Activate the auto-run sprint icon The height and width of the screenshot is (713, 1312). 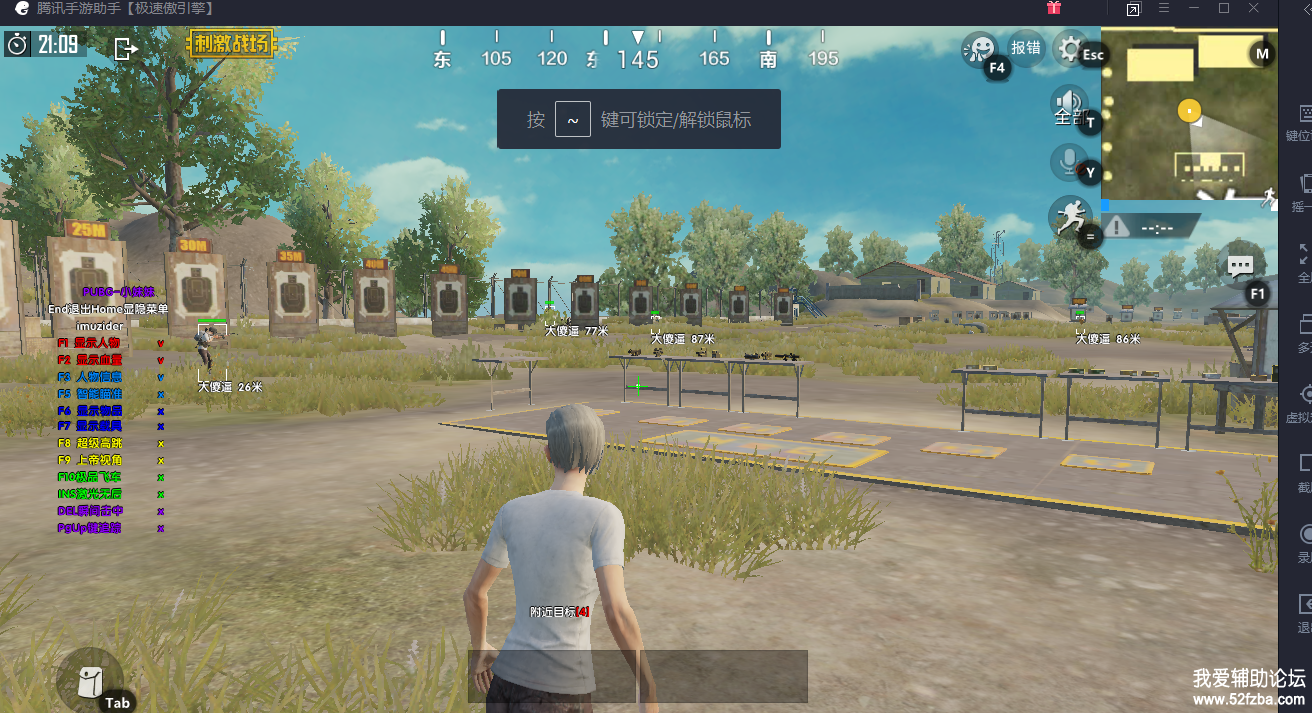pyautogui.click(x=1069, y=216)
